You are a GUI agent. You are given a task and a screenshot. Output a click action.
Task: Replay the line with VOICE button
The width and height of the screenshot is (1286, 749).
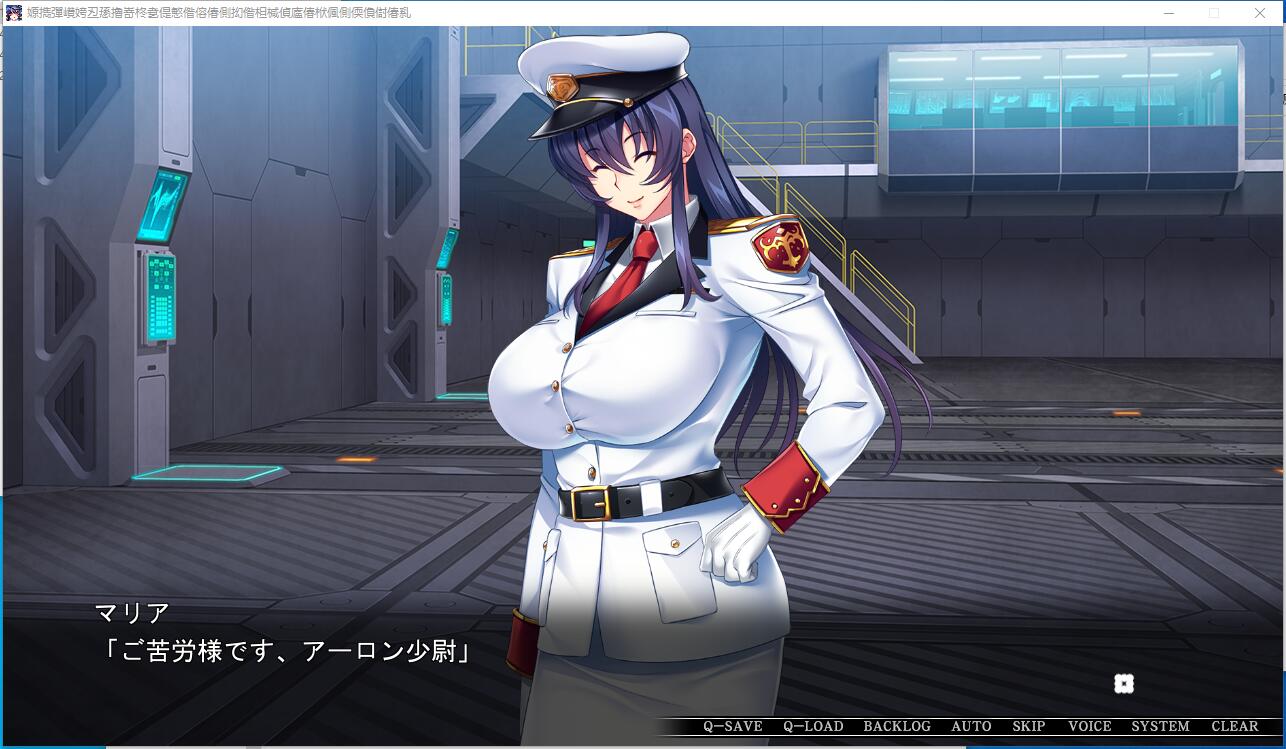pos(1089,727)
